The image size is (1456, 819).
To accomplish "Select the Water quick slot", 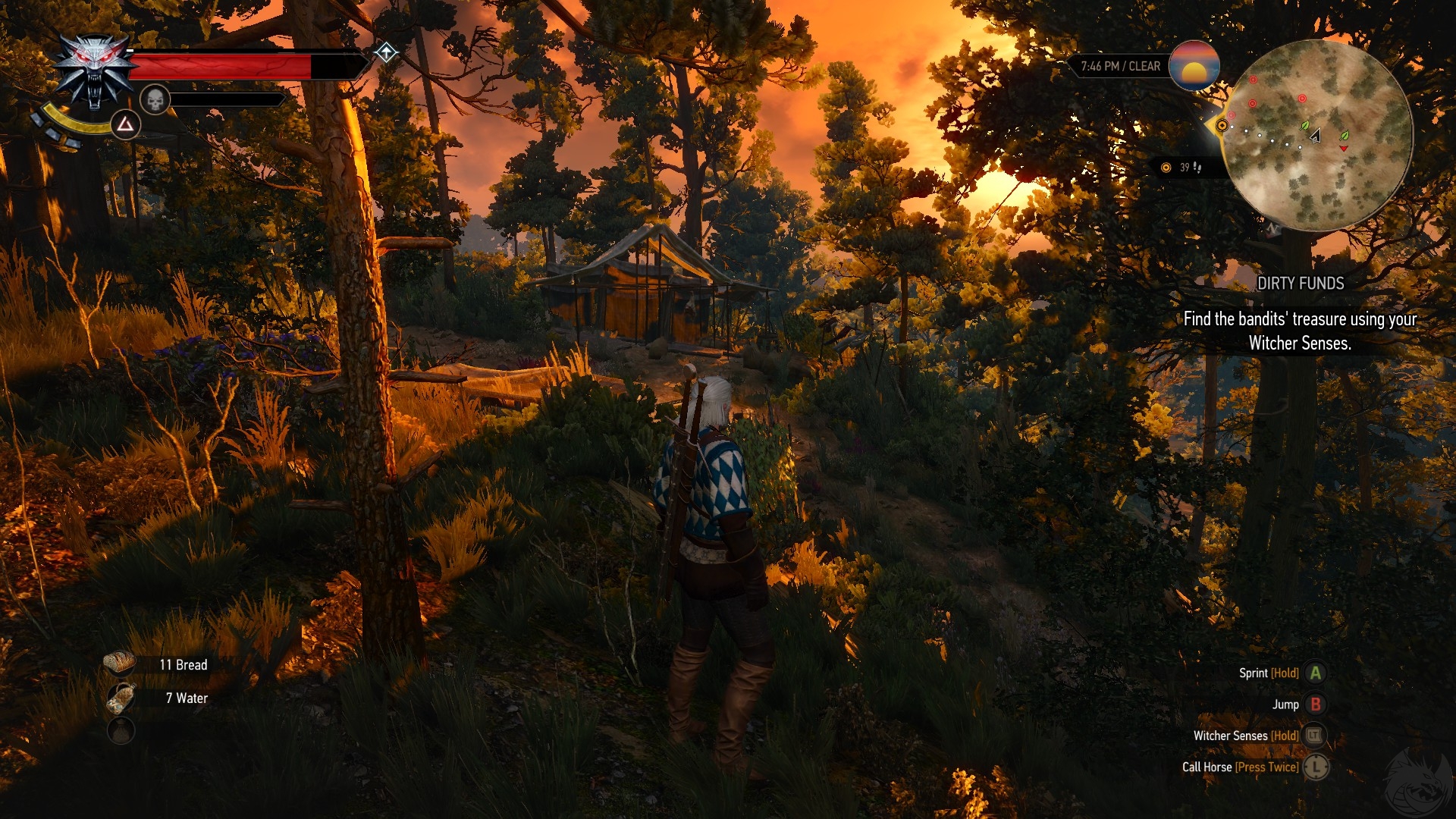I will pyautogui.click(x=121, y=698).
